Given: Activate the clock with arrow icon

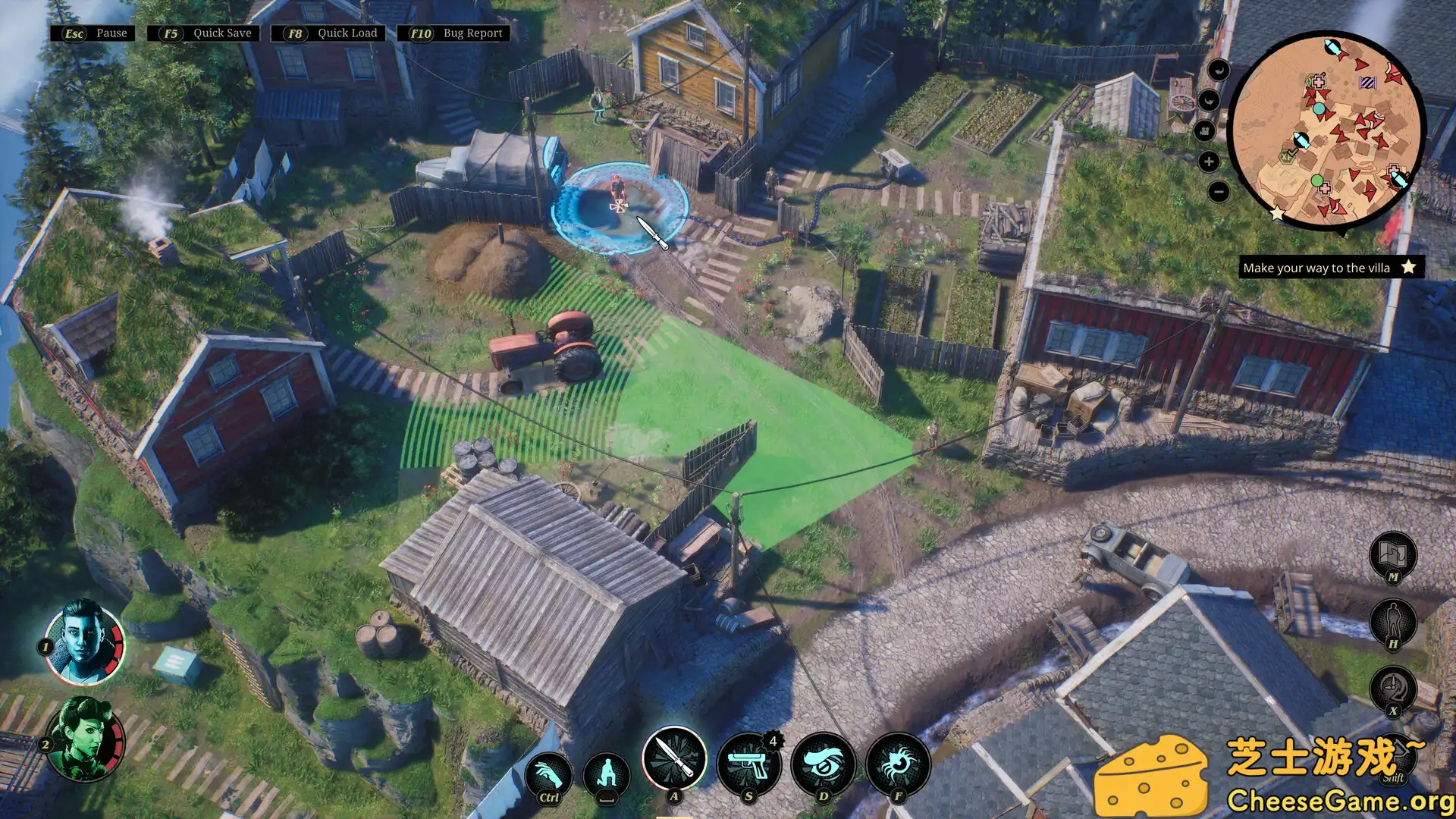Looking at the screenshot, I should (1393, 689).
